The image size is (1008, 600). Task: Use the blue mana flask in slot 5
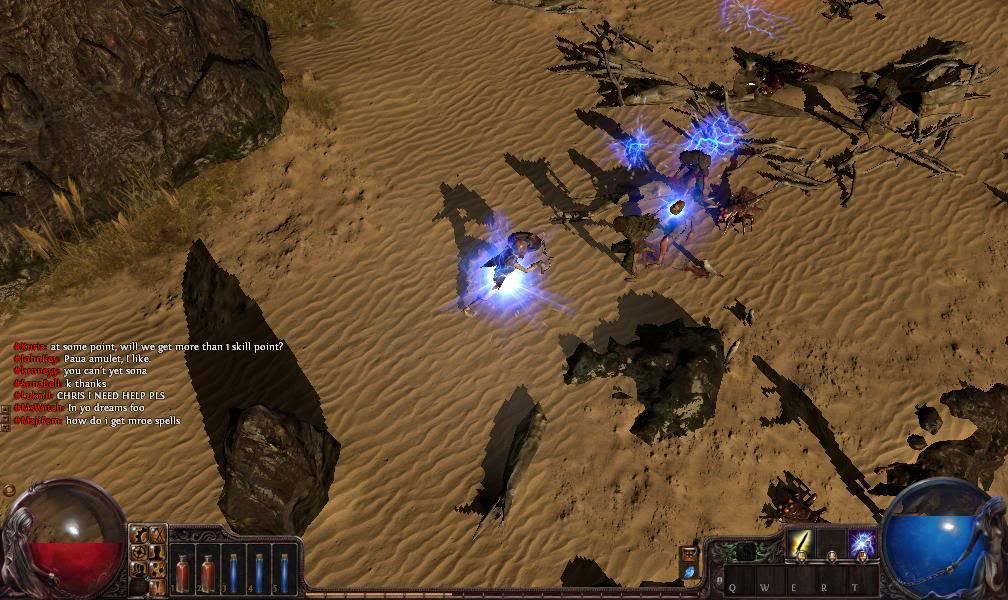pyautogui.click(x=283, y=571)
